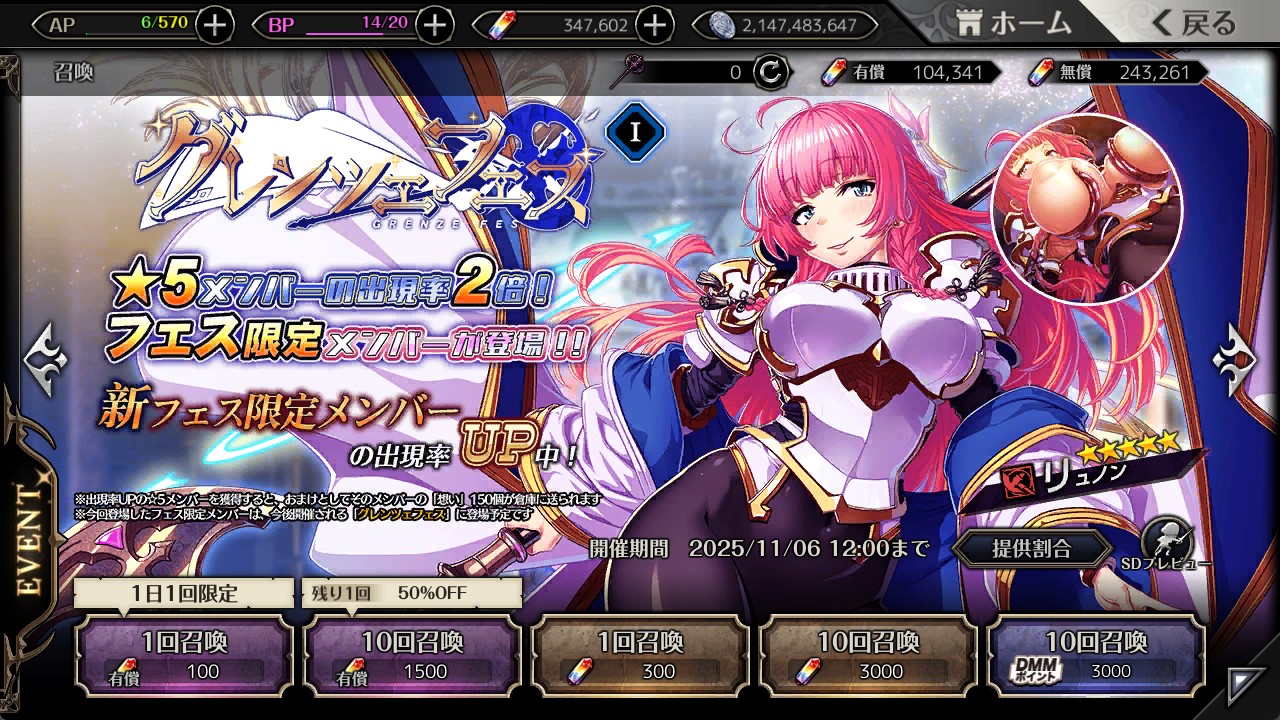Screen dimensions: 1280x720
Task: Refresh the summon ticket count
Action: (x=771, y=72)
